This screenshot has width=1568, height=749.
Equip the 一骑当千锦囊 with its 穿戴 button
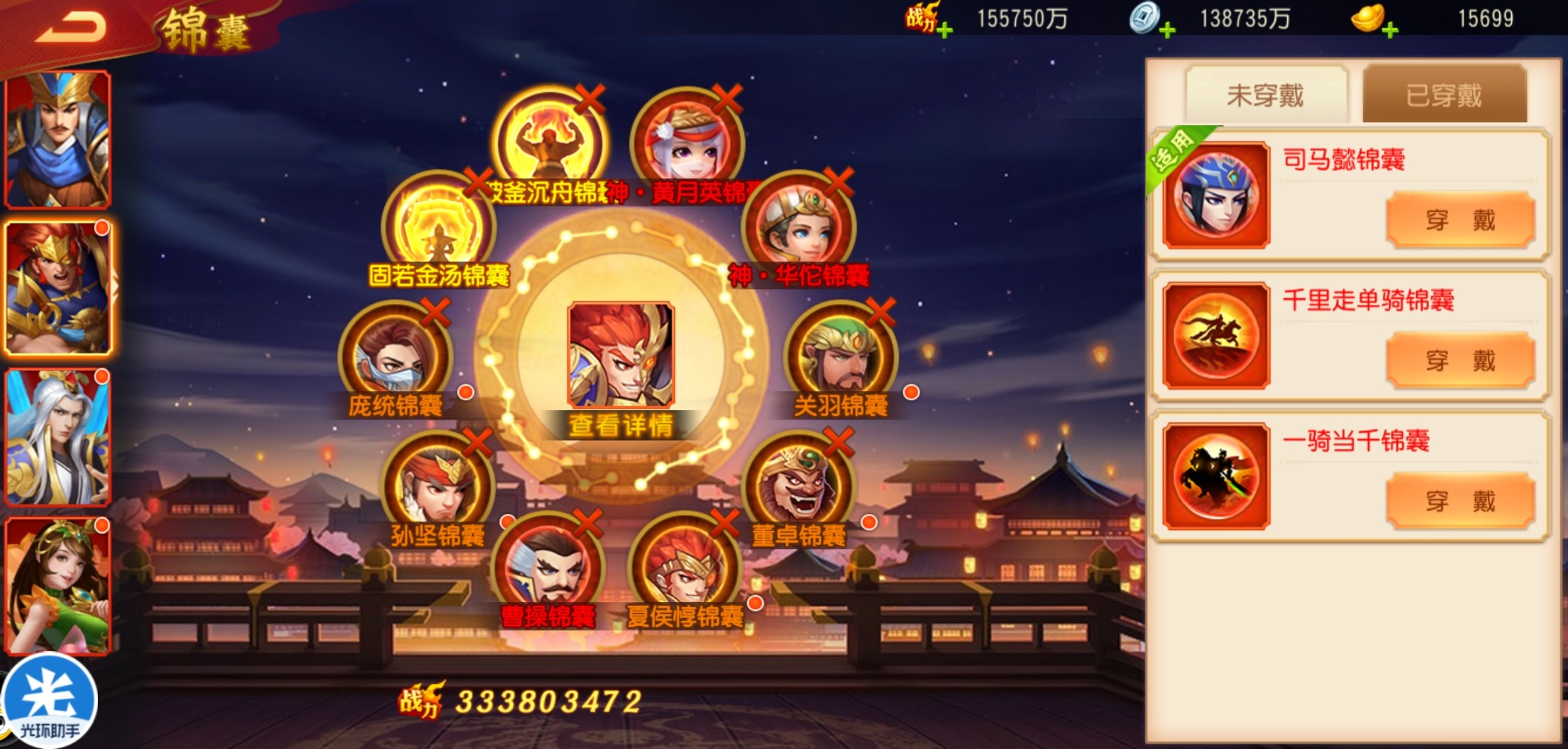pyautogui.click(x=1460, y=501)
